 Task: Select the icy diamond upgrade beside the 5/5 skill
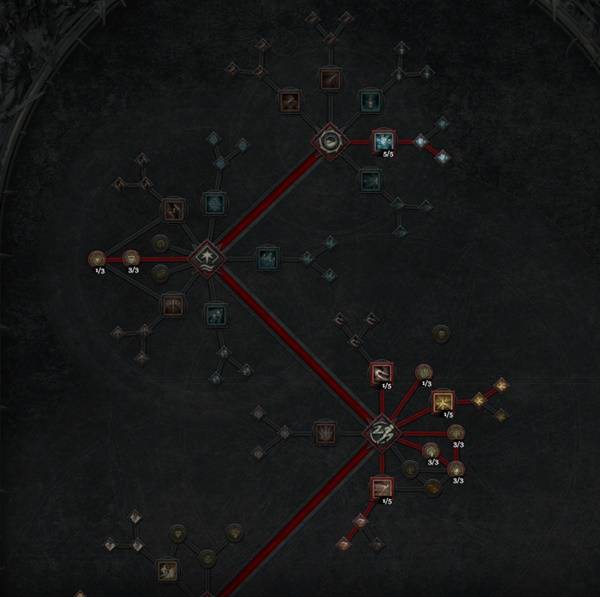421,141
